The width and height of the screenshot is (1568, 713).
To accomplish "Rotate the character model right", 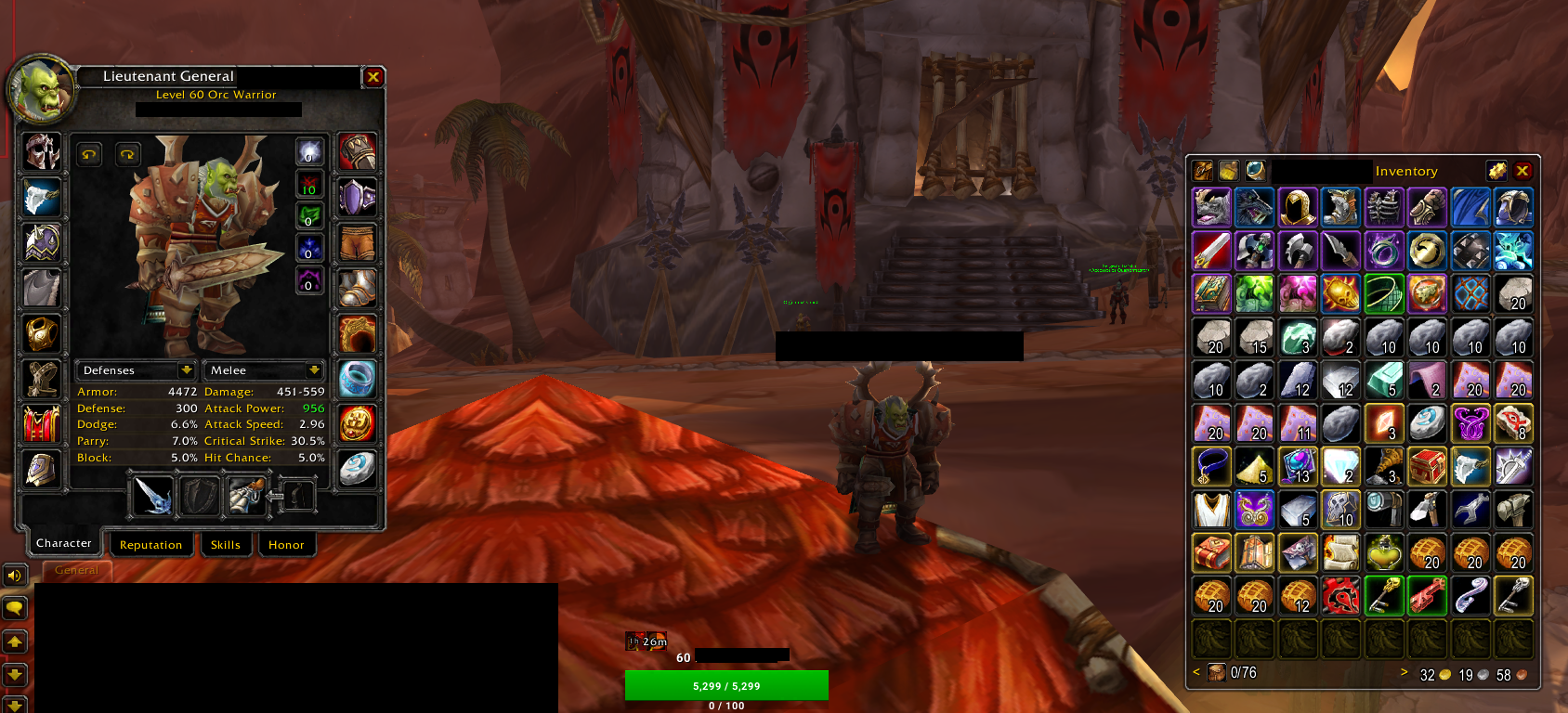I will pyautogui.click(x=127, y=154).
